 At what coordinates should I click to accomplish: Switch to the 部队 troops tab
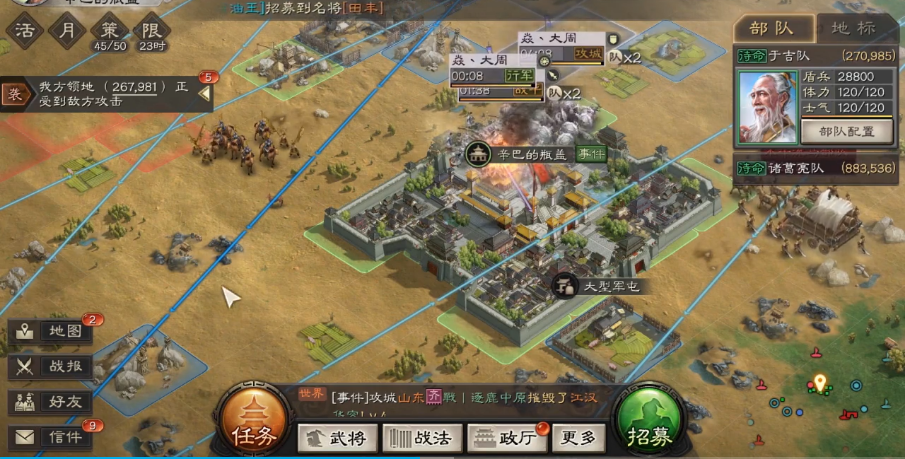pos(772,28)
